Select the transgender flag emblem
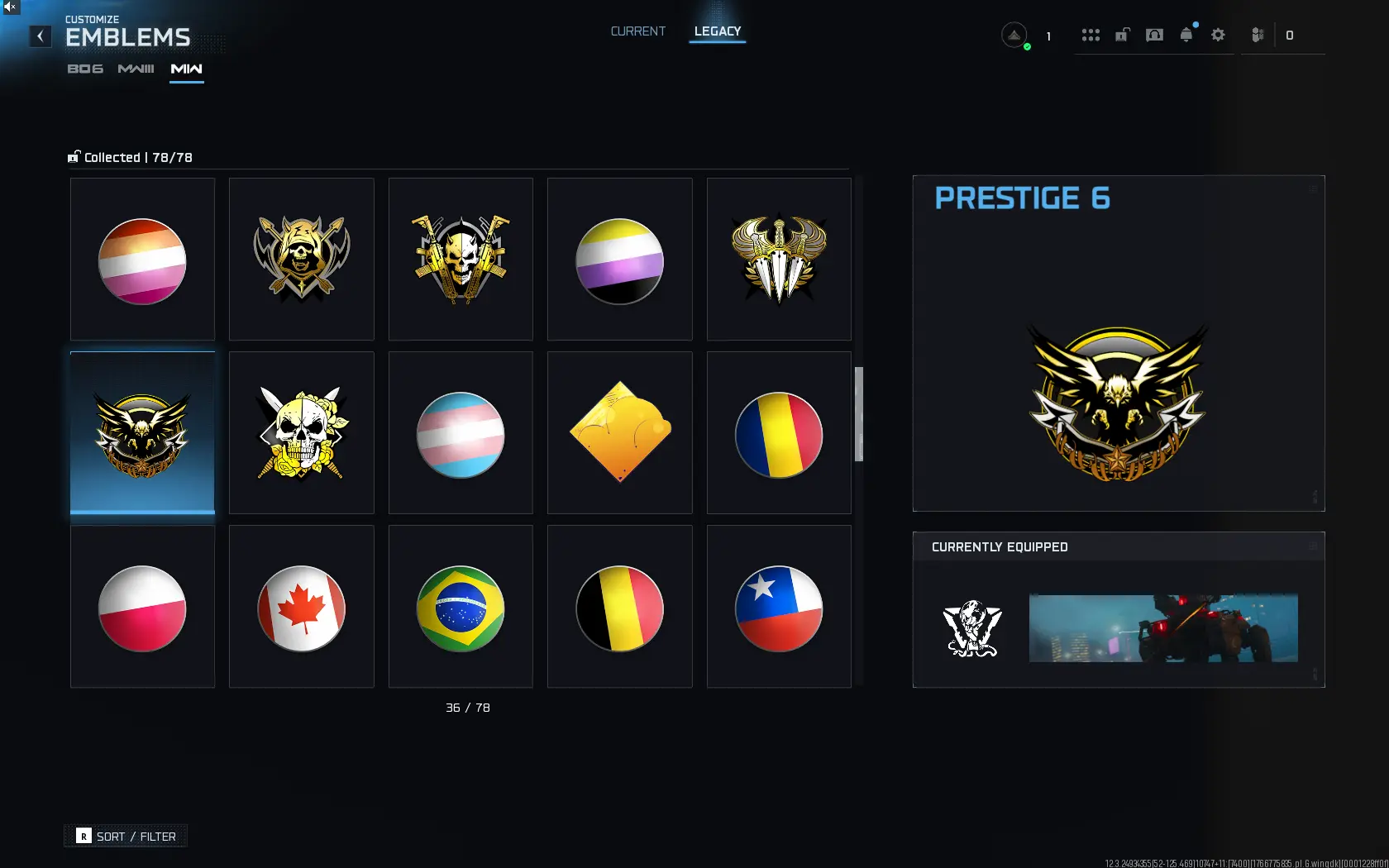 [x=460, y=432]
